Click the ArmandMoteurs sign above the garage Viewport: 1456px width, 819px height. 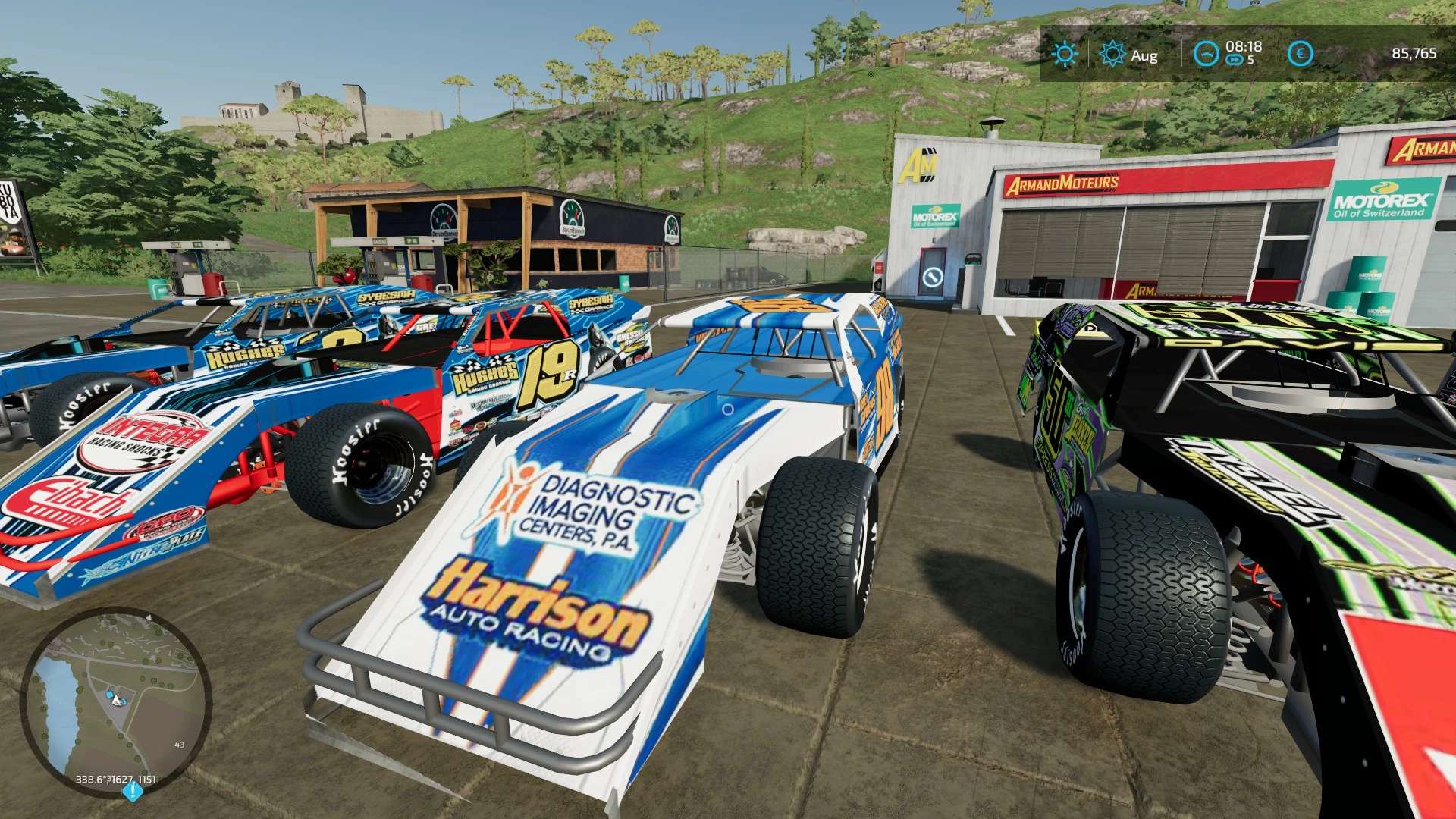point(1062,184)
